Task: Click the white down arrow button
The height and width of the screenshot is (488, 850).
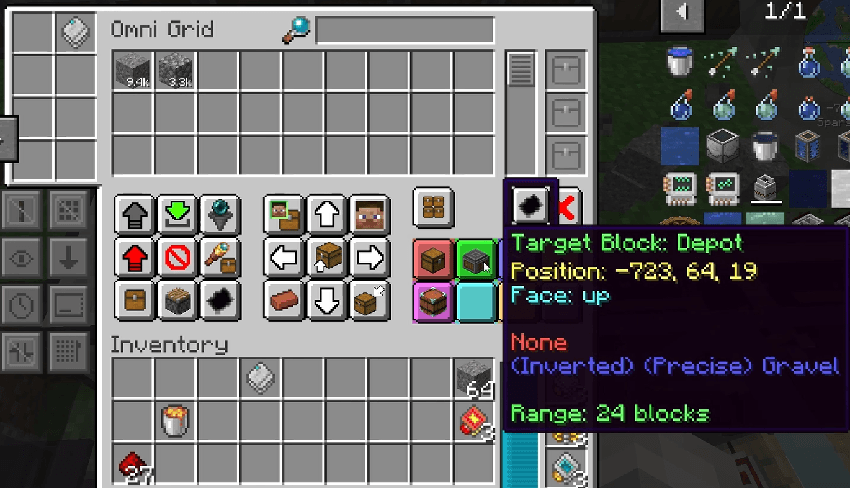Action: 326,299
